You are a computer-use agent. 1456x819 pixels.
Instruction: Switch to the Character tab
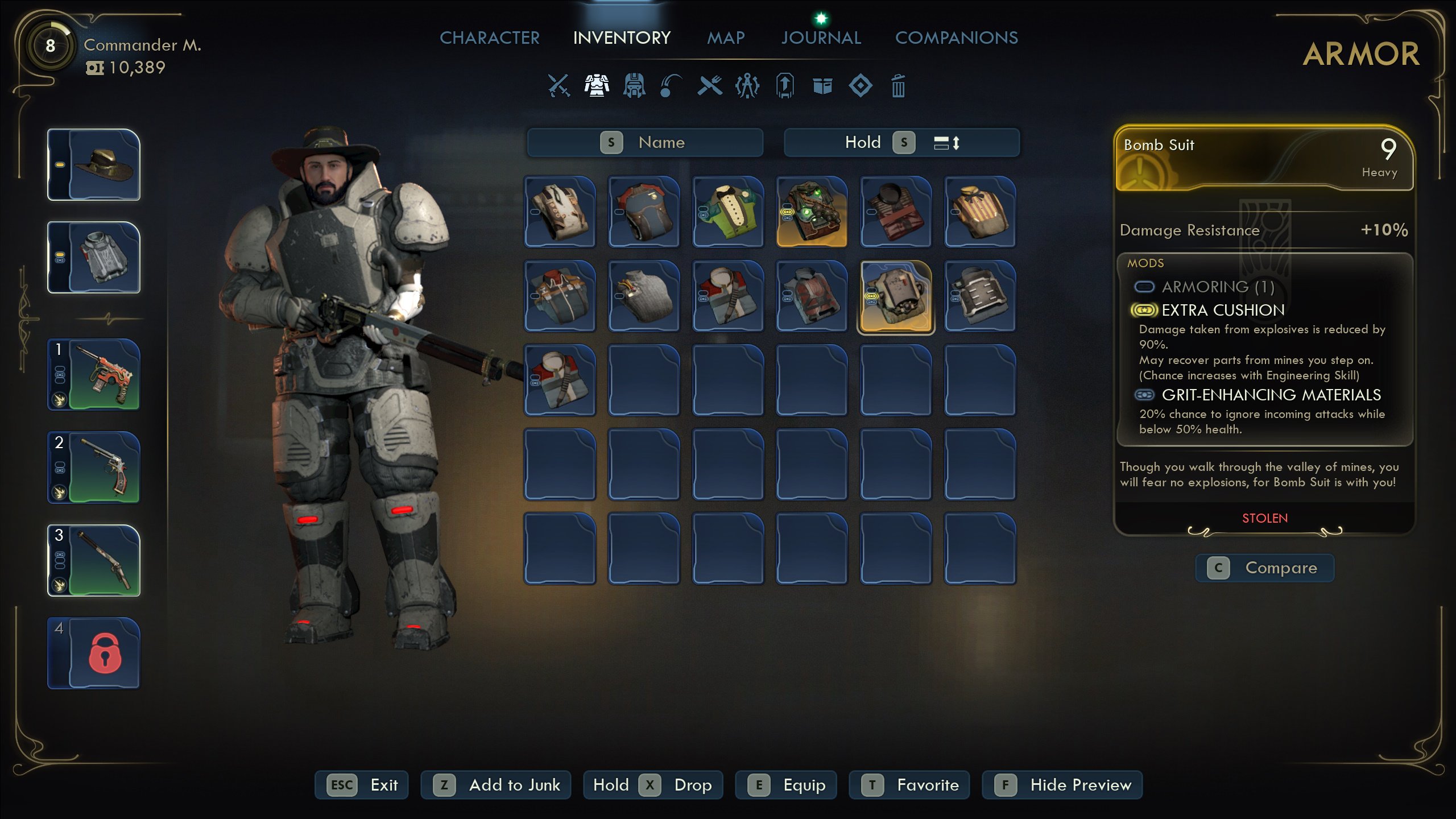pos(489,38)
